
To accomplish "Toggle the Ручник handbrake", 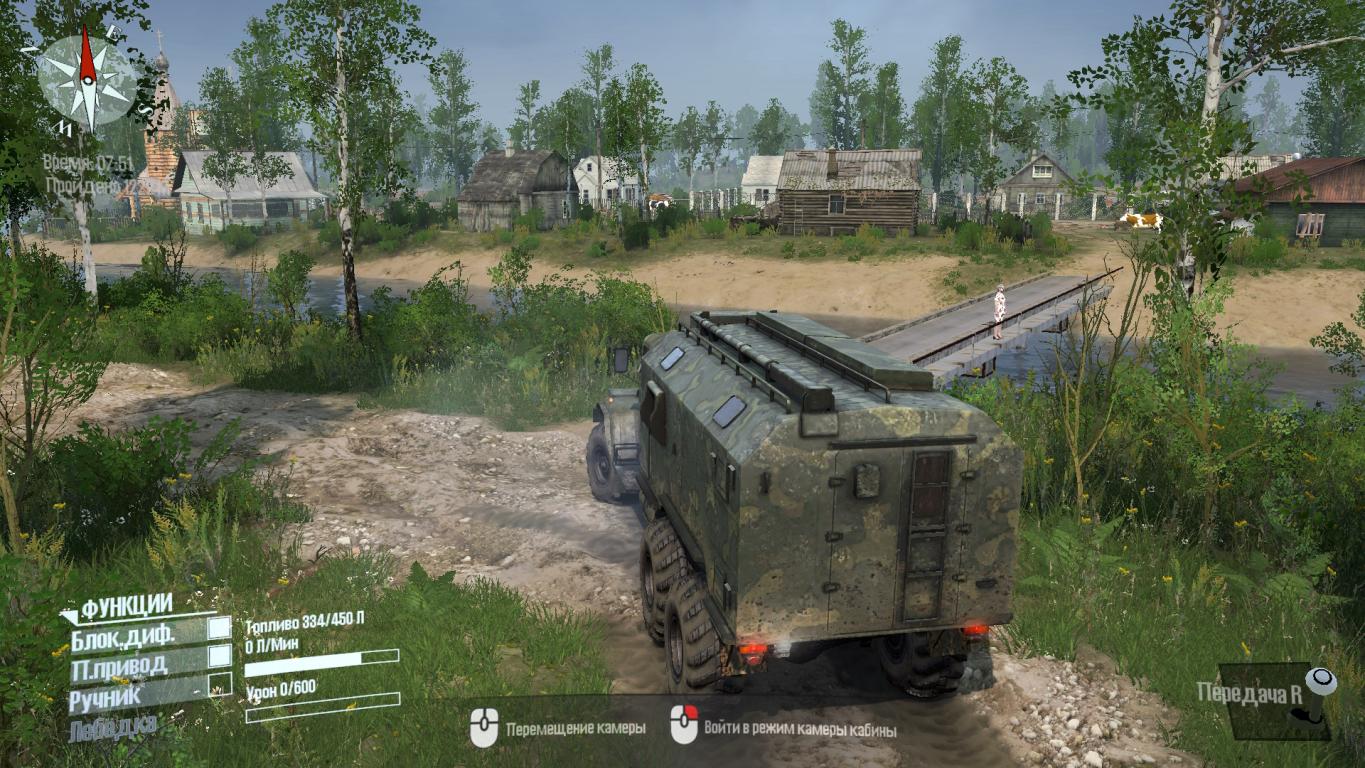I will coord(218,685).
